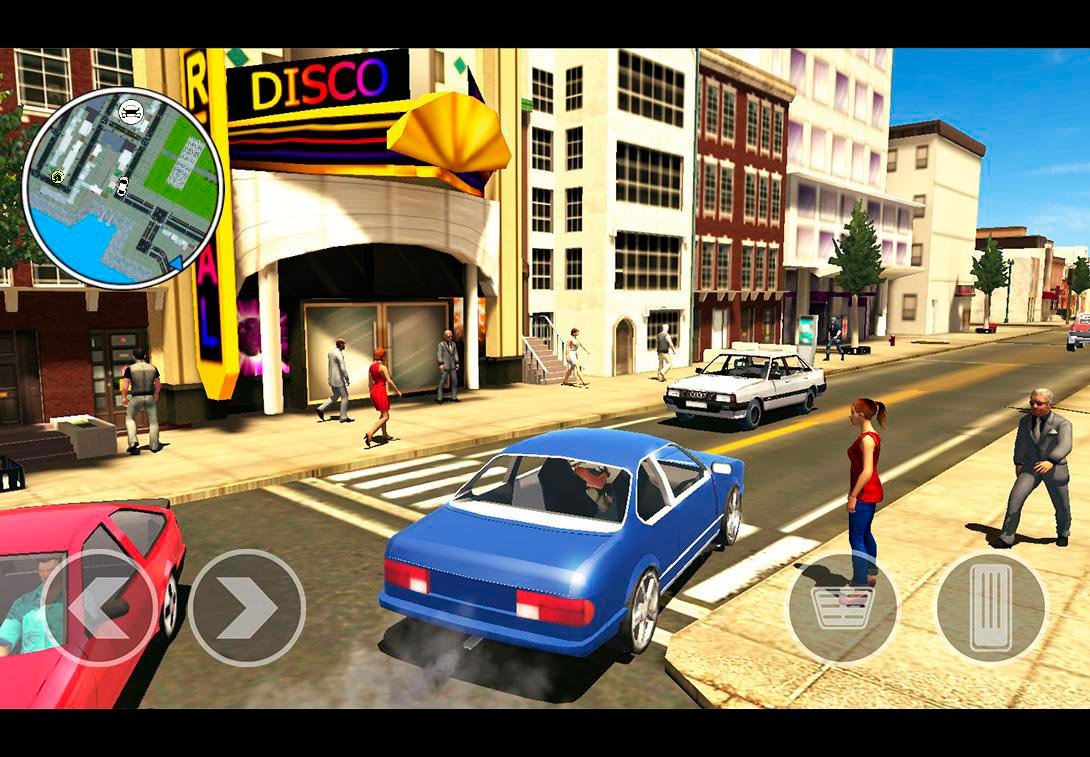The height and width of the screenshot is (757, 1090).
Task: Open the circular city minimap
Action: tap(122, 188)
